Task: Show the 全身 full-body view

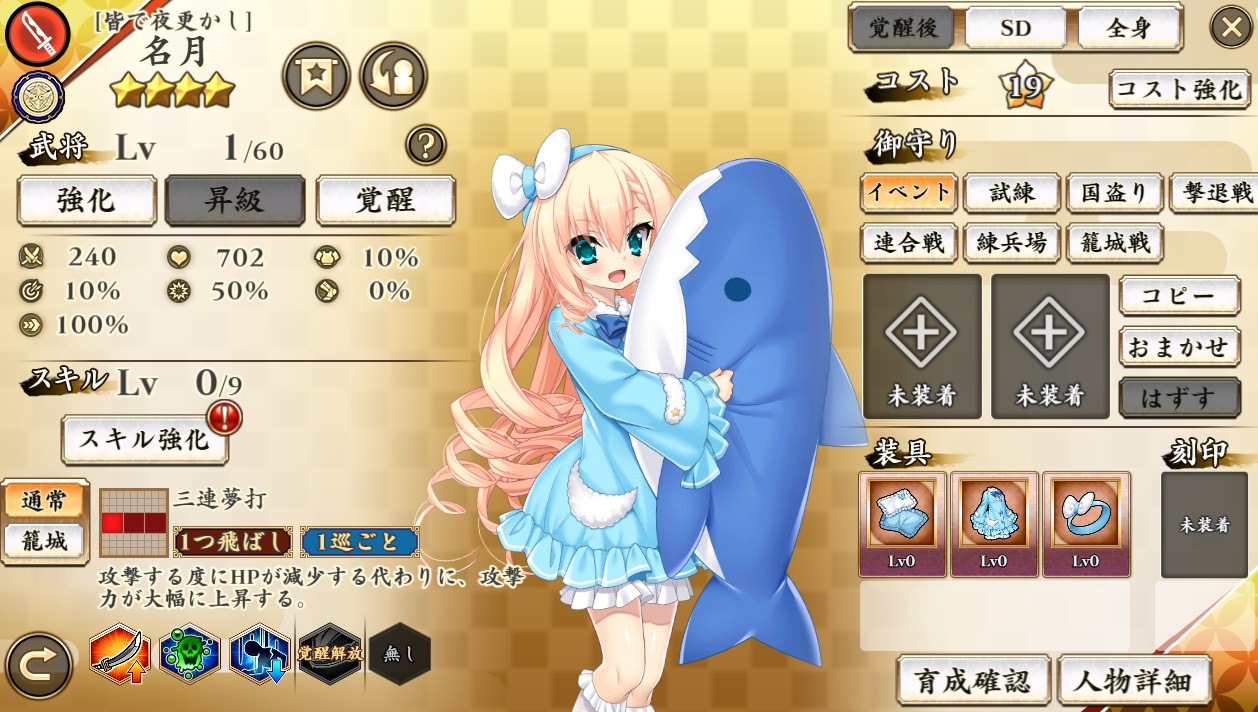Action: (x=1129, y=28)
